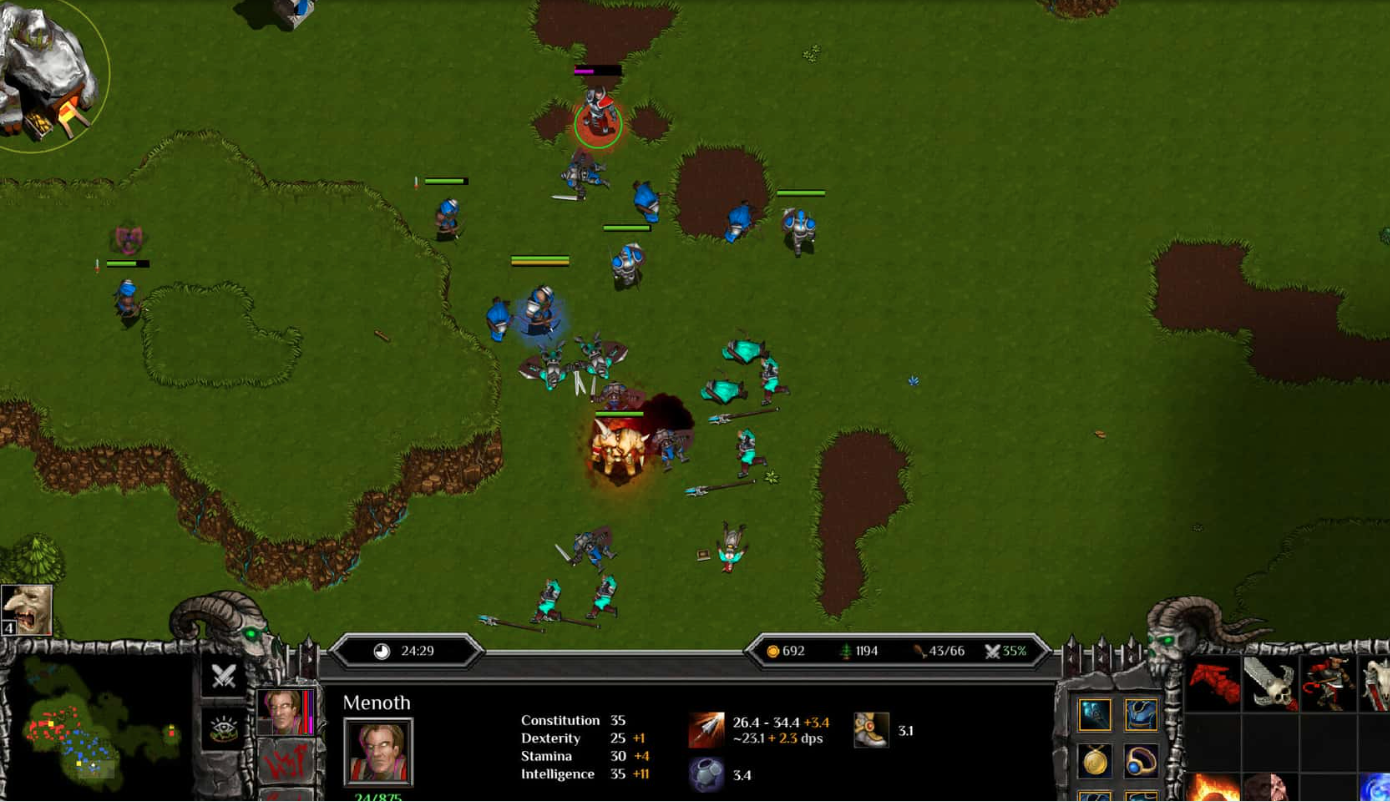The image size is (1390, 802).
Task: Click the arrow attack damage icon
Action: (x=707, y=730)
